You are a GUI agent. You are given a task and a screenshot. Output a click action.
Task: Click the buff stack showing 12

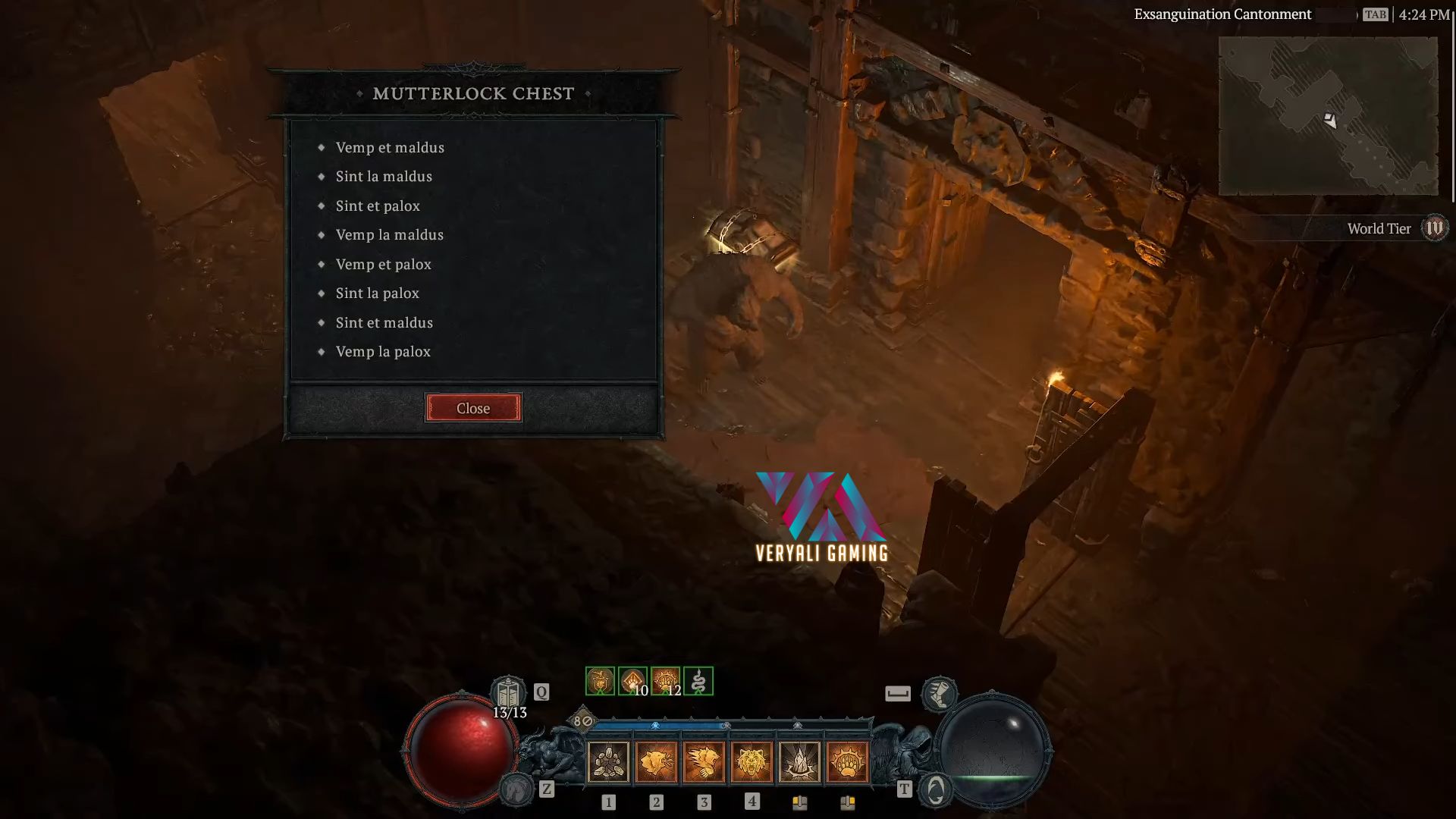coord(664,680)
